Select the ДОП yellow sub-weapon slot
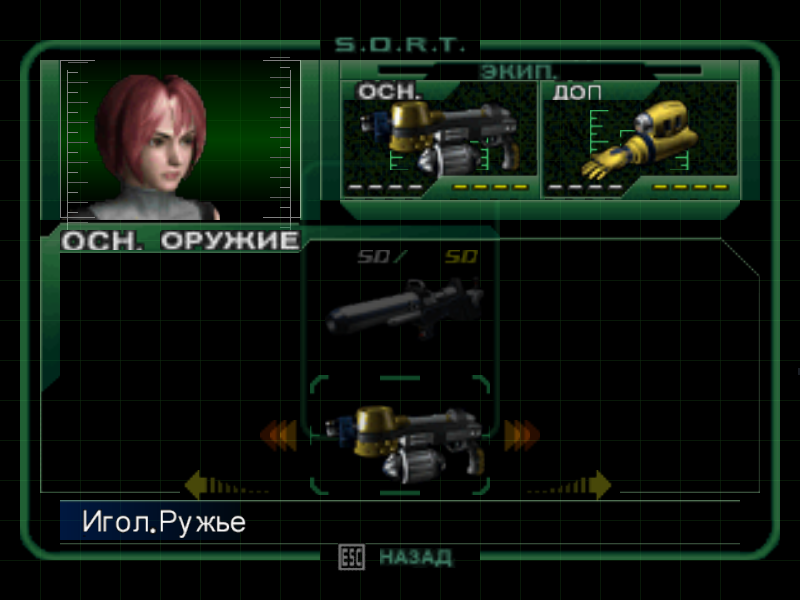The width and height of the screenshot is (800, 600). point(640,138)
